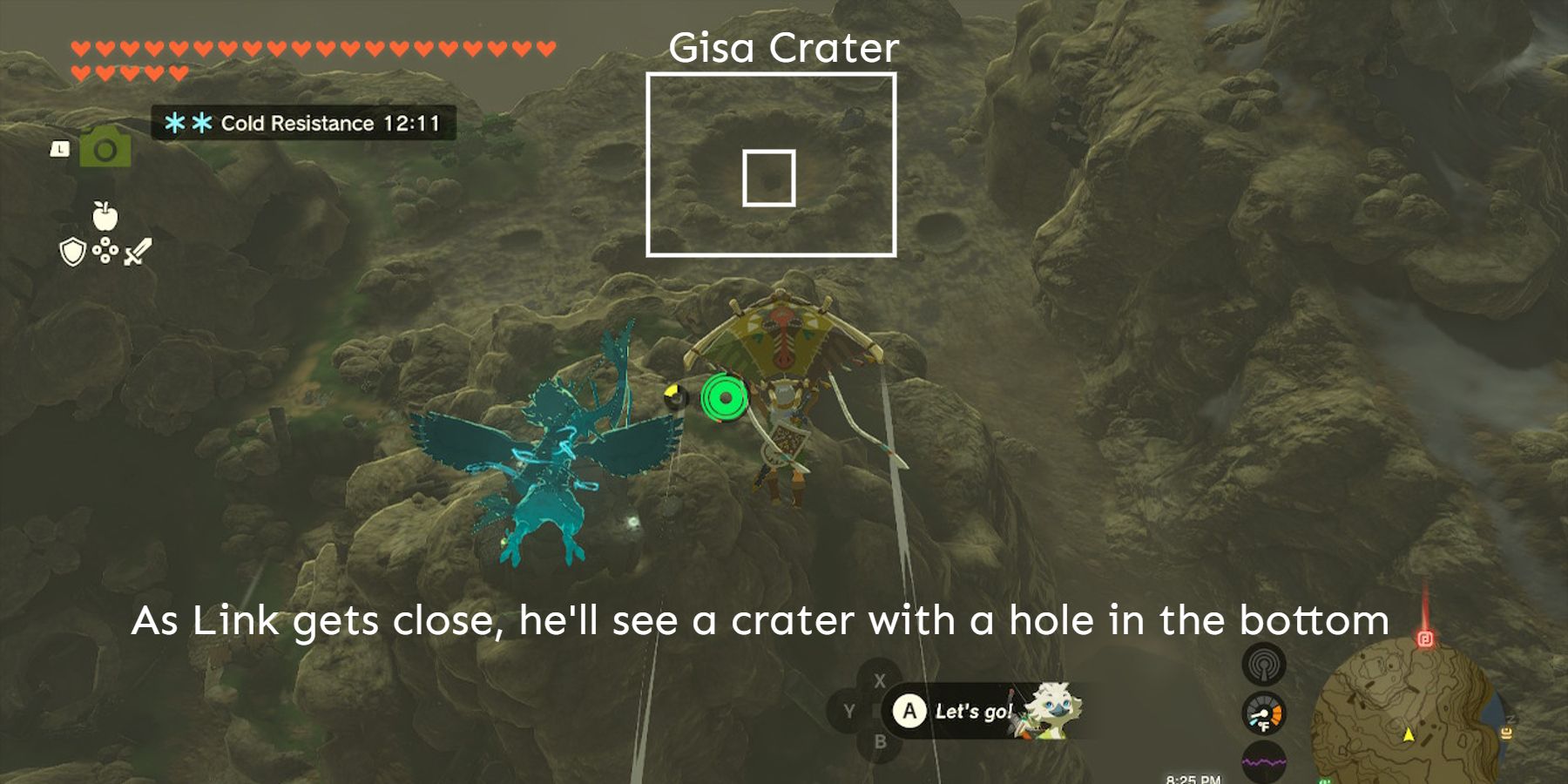This screenshot has width=1568, height=784.
Task: Select the shield indicator icon
Action: (72, 253)
